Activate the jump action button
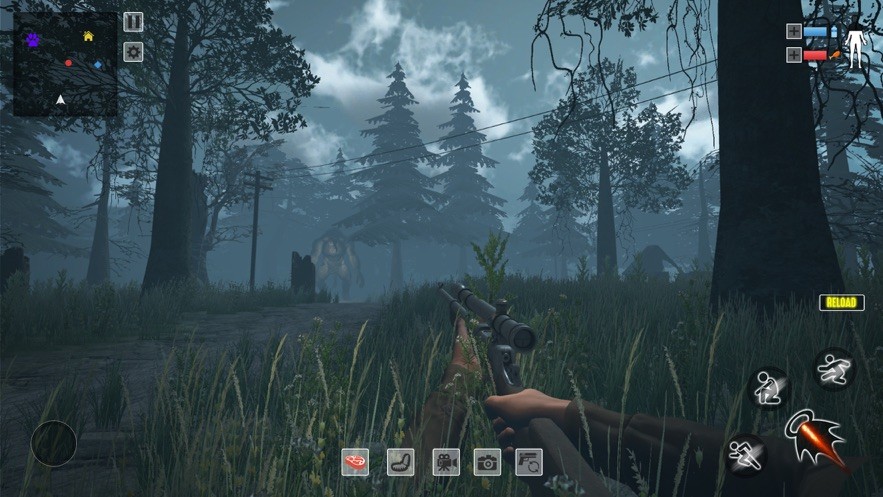 point(833,368)
